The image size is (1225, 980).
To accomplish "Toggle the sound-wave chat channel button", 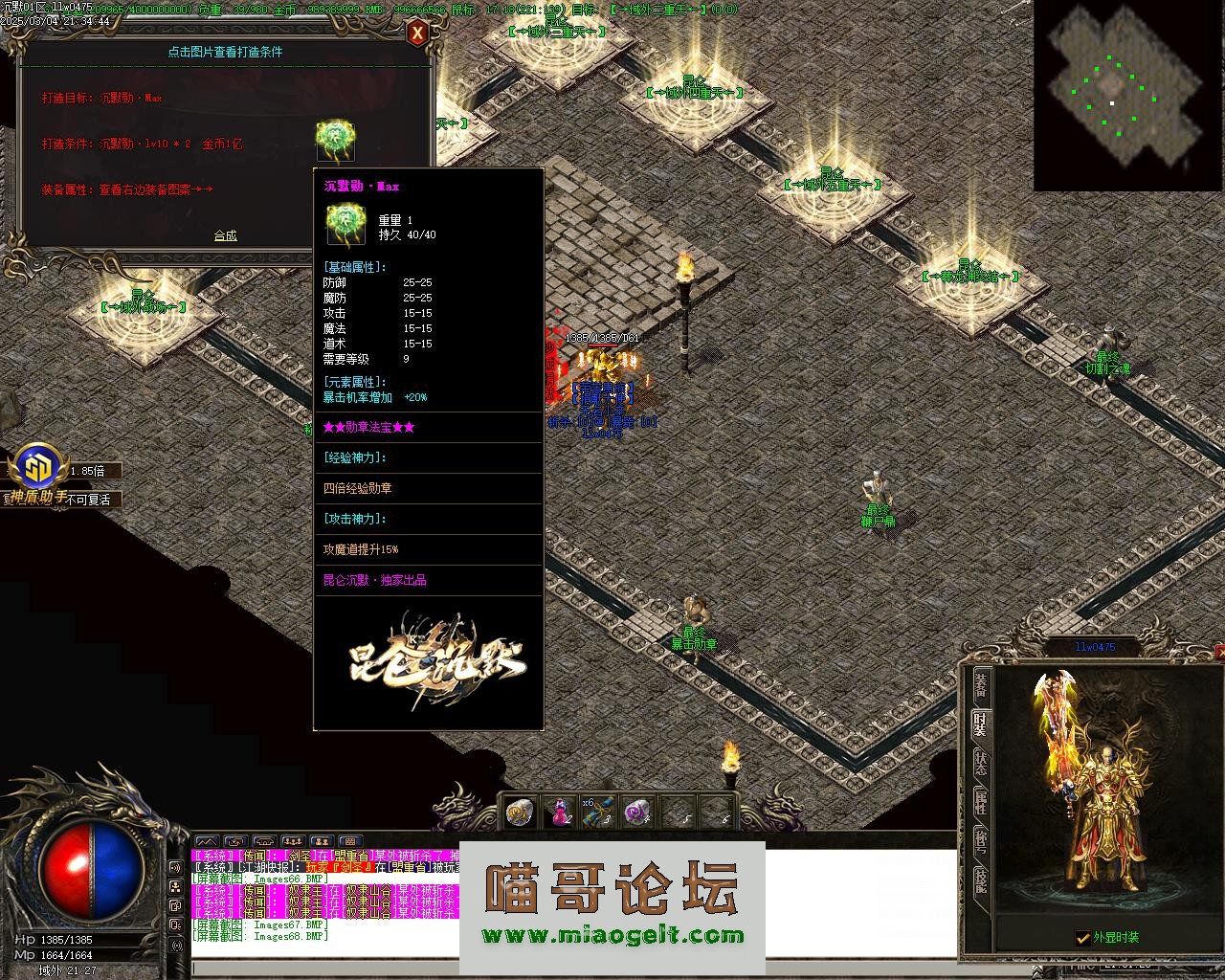I will point(176,867).
